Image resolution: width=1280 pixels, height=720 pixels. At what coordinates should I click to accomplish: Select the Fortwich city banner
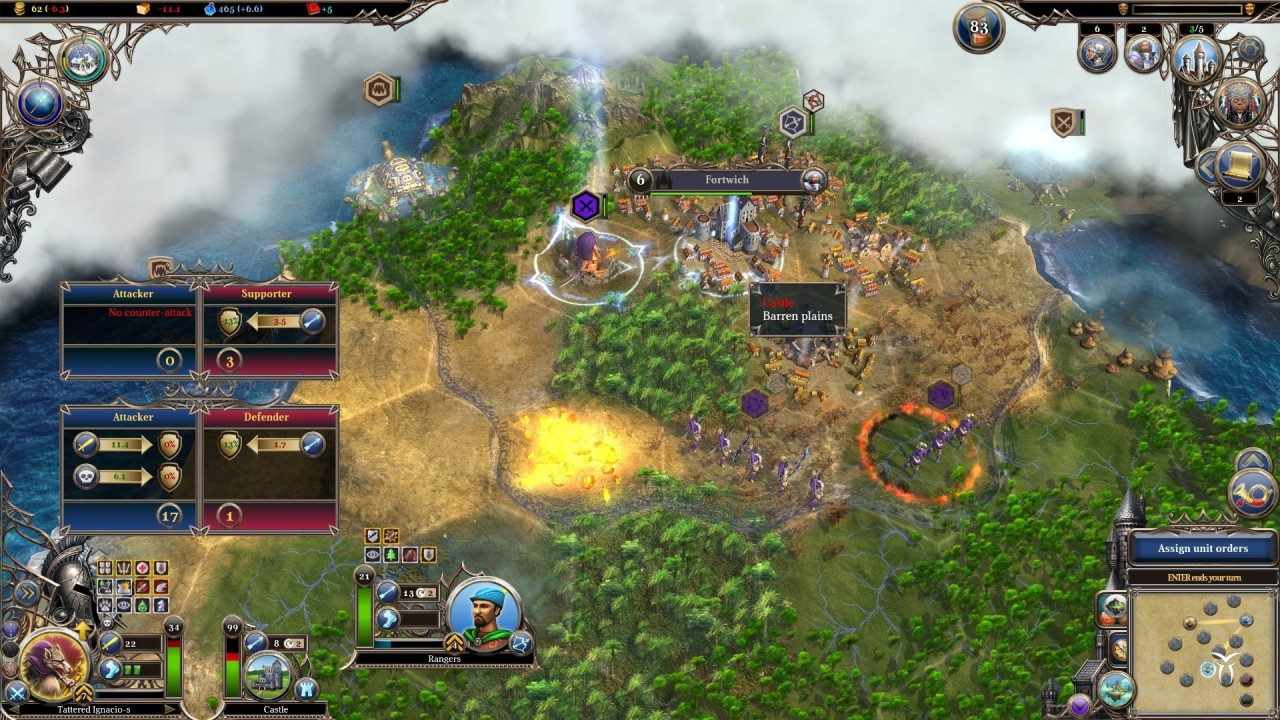click(x=727, y=180)
